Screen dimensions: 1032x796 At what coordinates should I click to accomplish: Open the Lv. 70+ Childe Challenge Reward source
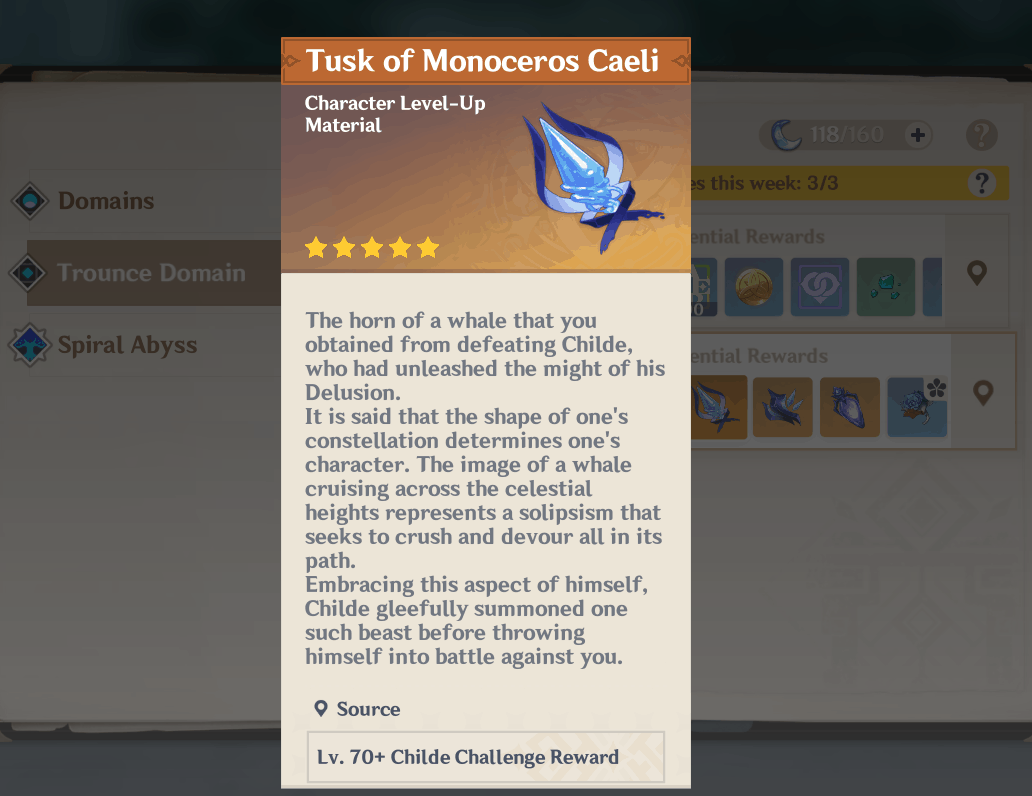click(x=485, y=757)
